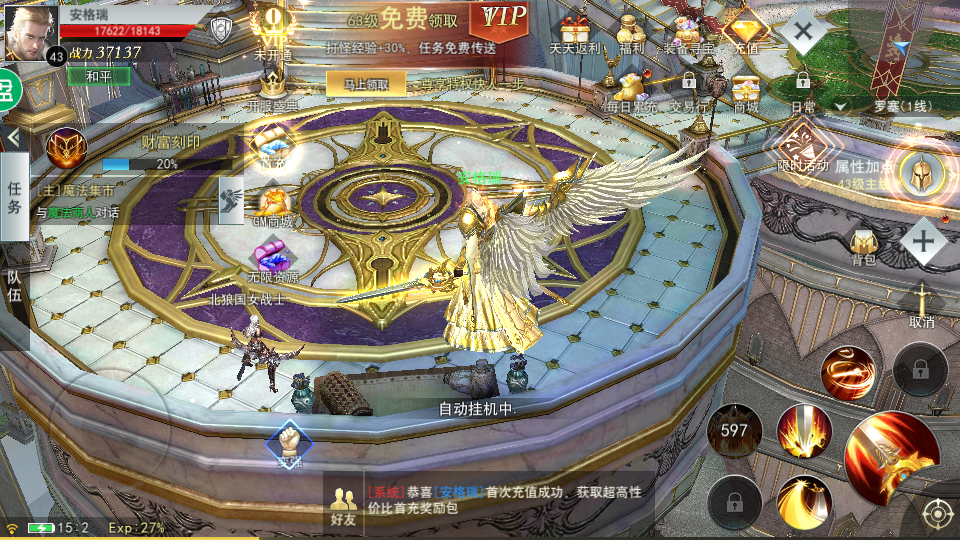Open the 无限资源 unlimited resources icon
960x540 pixels.
click(x=272, y=260)
